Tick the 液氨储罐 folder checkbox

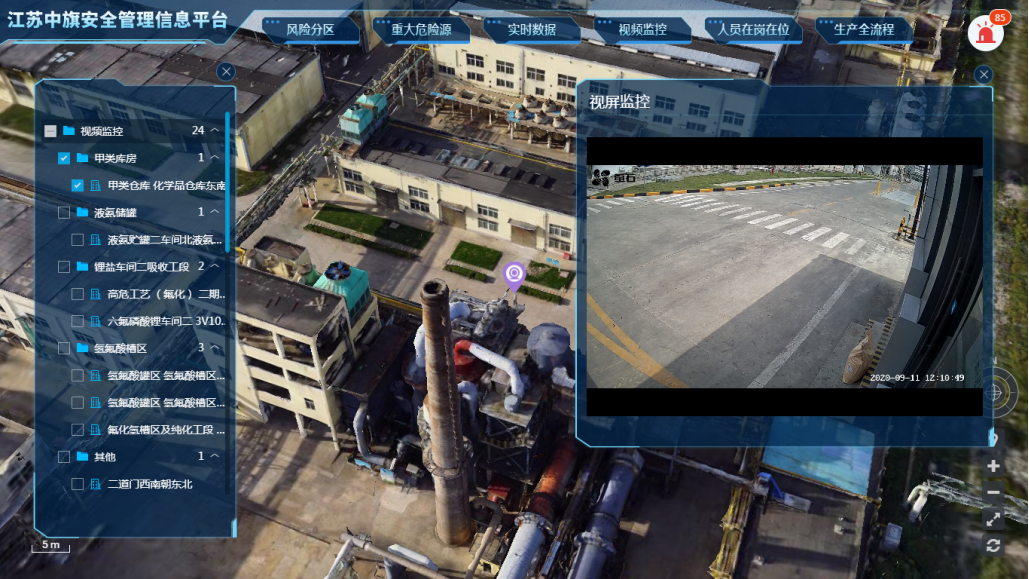coord(64,212)
